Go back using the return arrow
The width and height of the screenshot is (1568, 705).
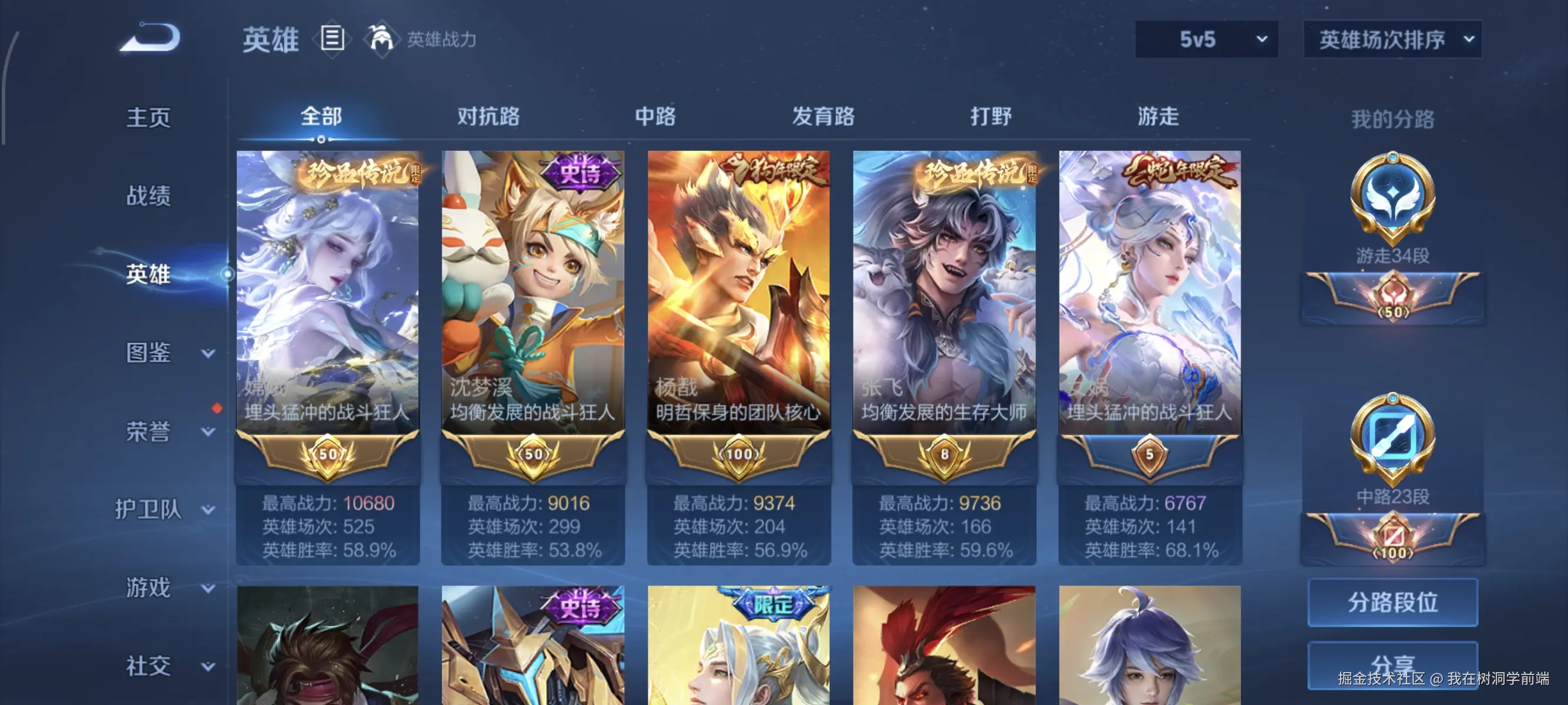click(x=150, y=38)
